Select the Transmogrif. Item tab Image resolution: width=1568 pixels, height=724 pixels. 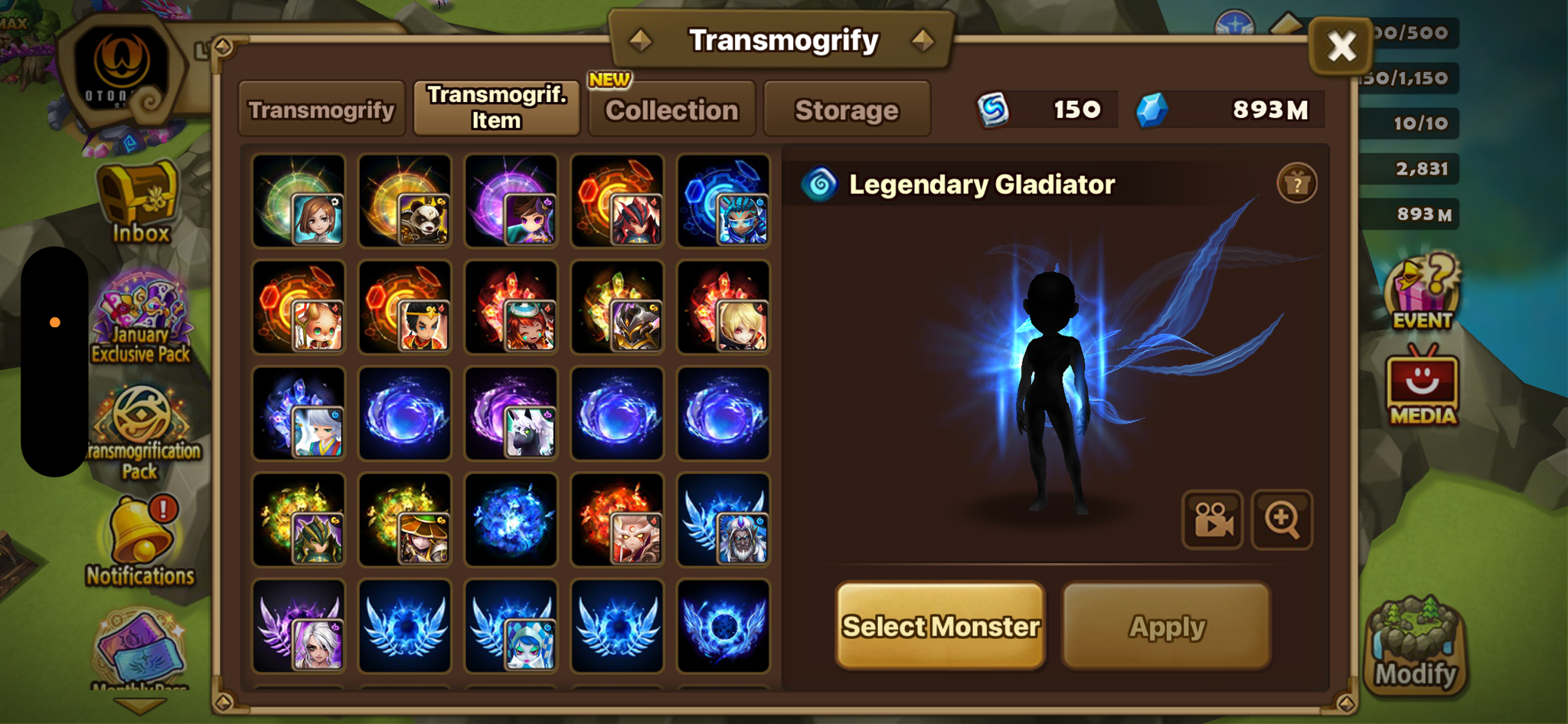496,108
